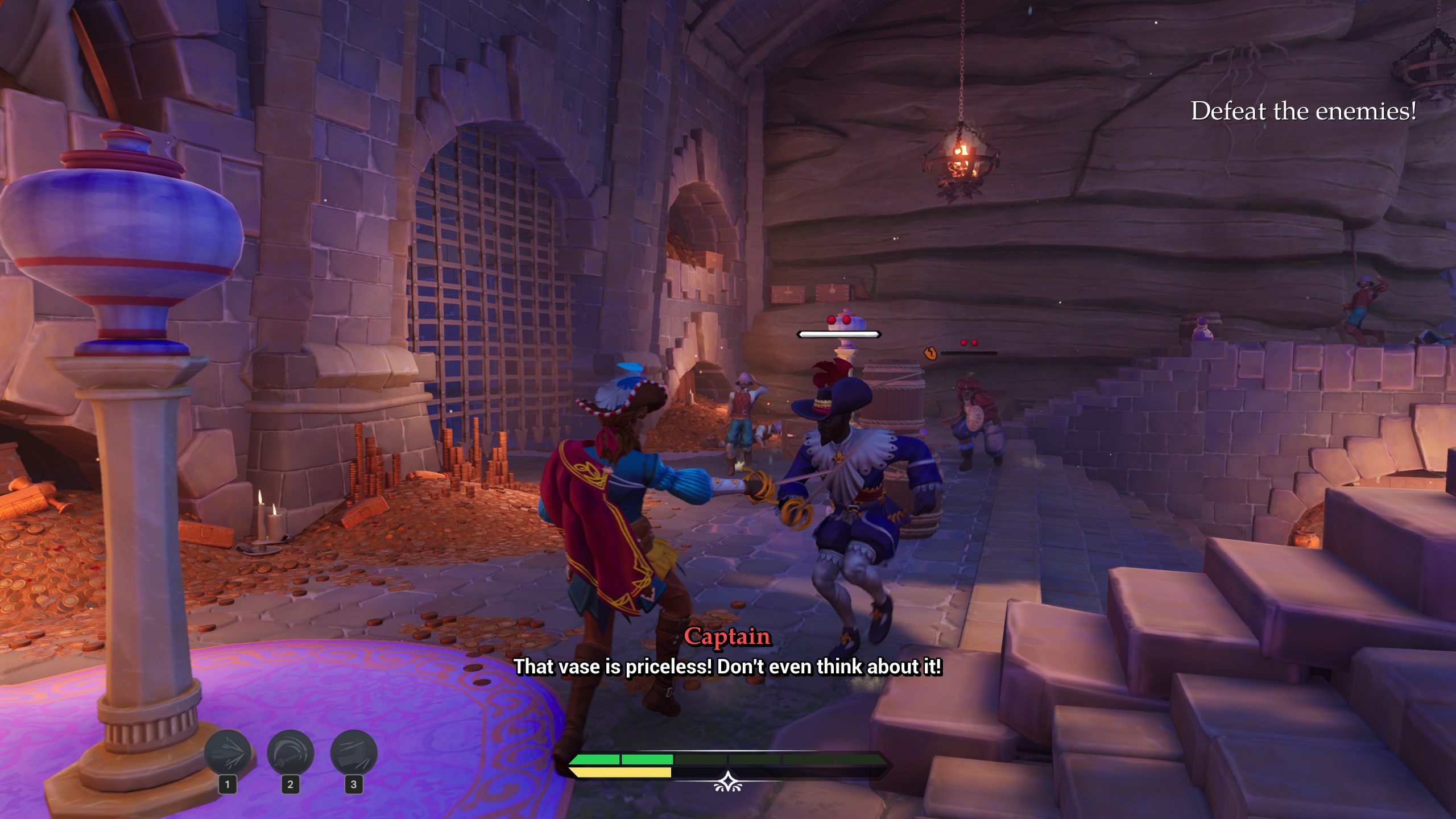Viewport: 1456px width, 819px height.
Task: Trigger the boot kick ability icon
Action: [354, 754]
